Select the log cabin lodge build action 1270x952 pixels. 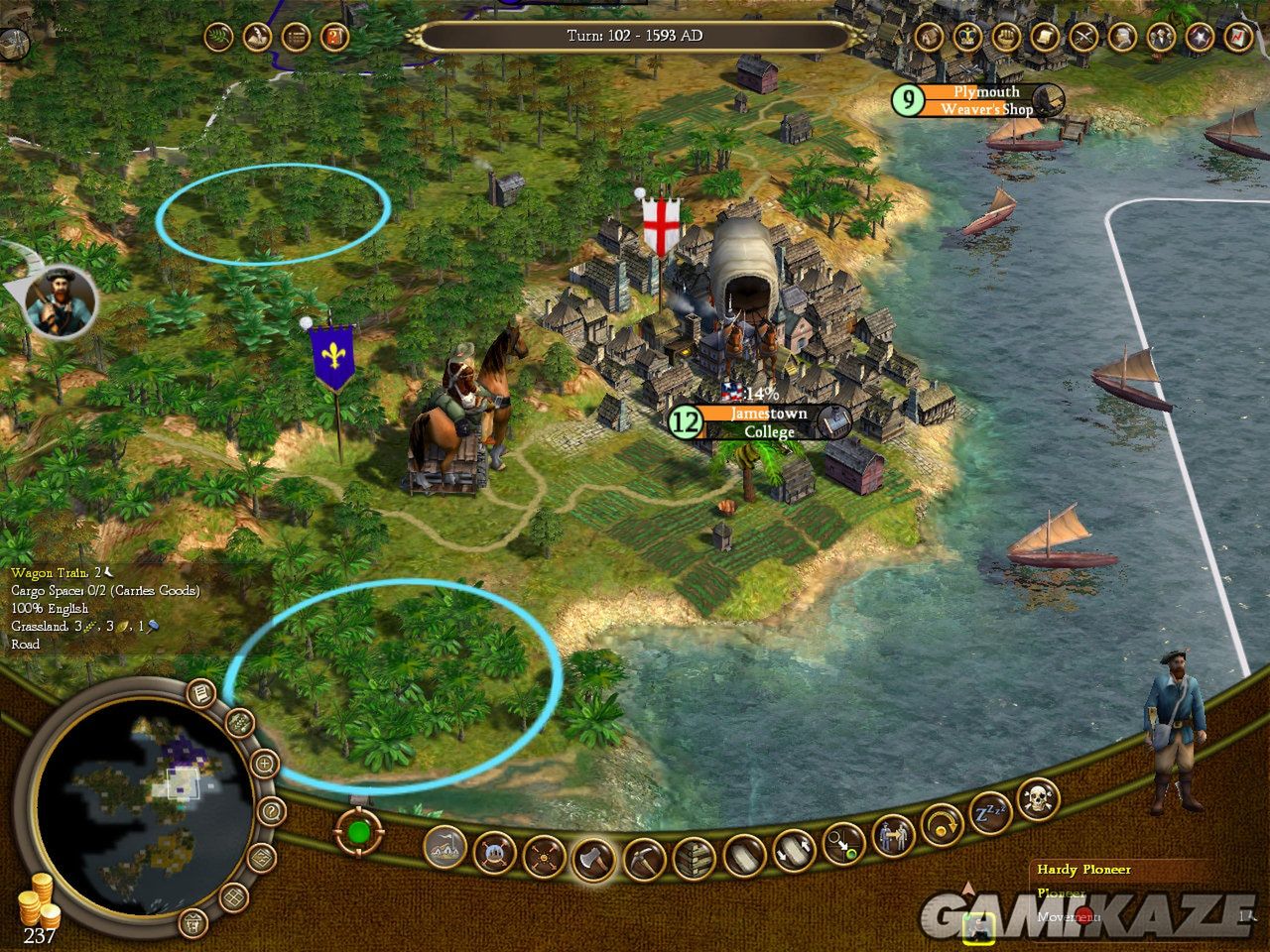point(694,854)
